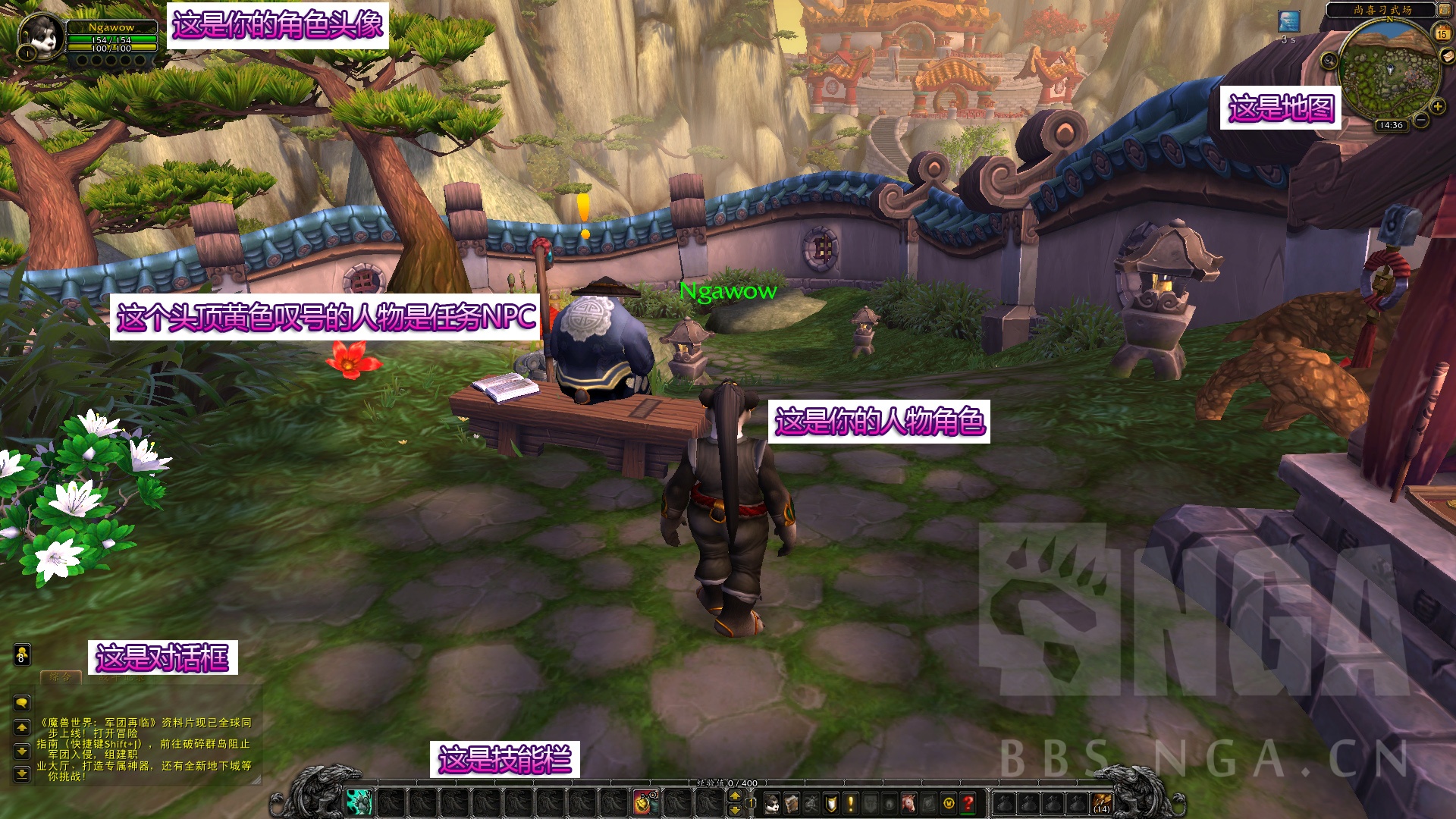Open the calendar button showing 15
This screenshot has height=819, width=1456.
[1442, 33]
